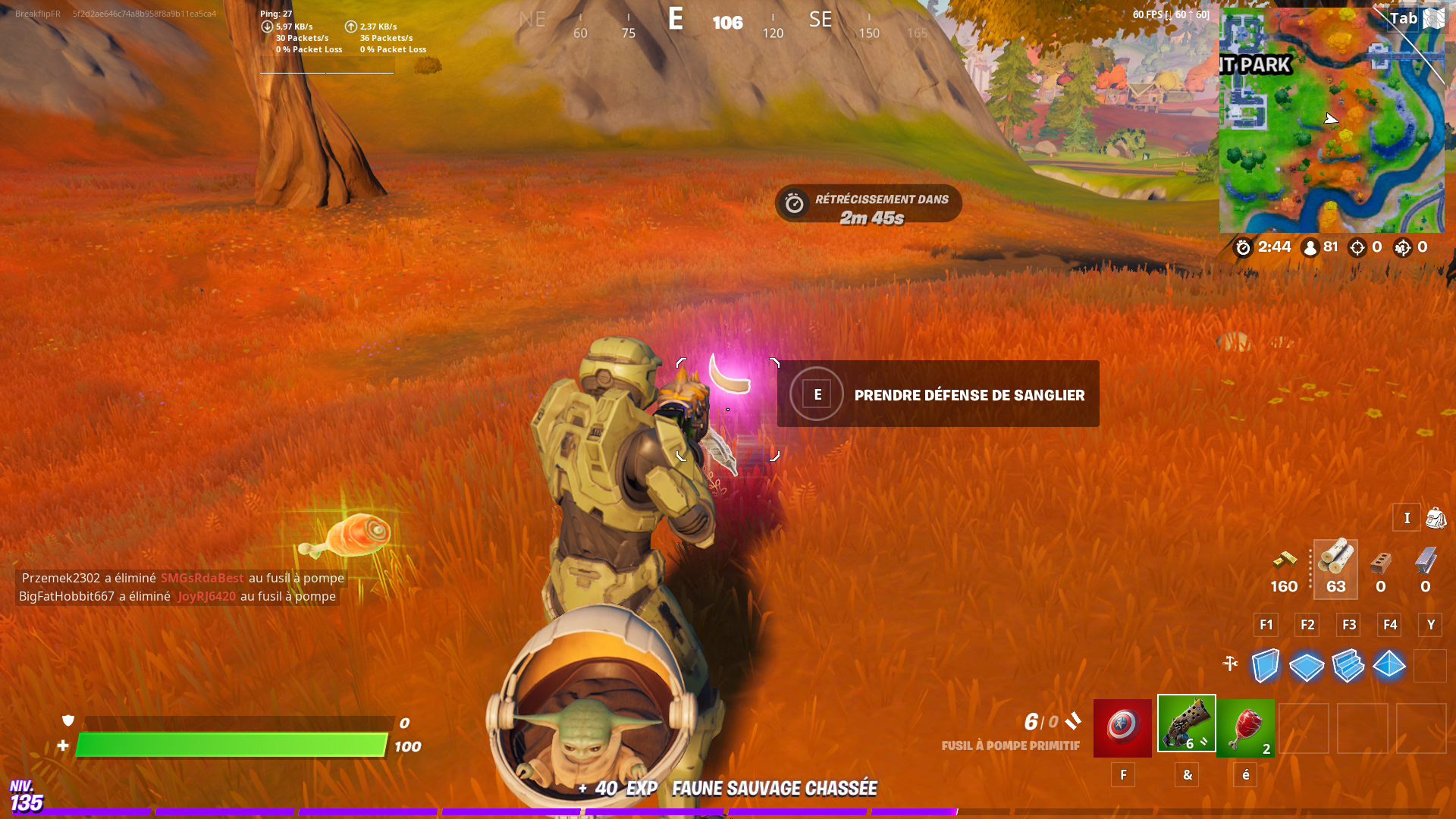The image size is (1456, 819).
Task: Select the wall build piece icon
Action: coord(1266,666)
